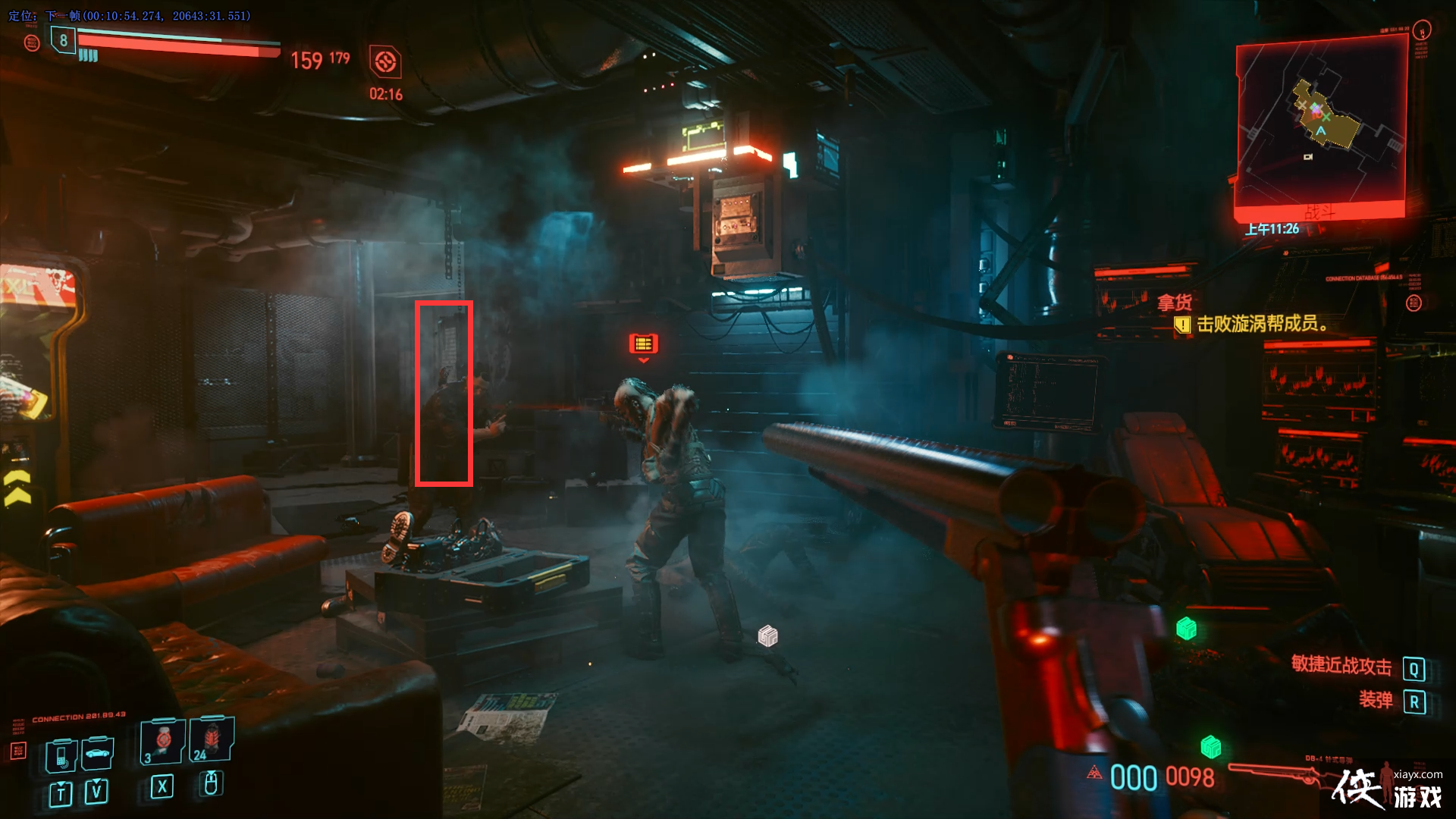Select the vehicle call slot
The image size is (1456, 819).
tap(98, 754)
